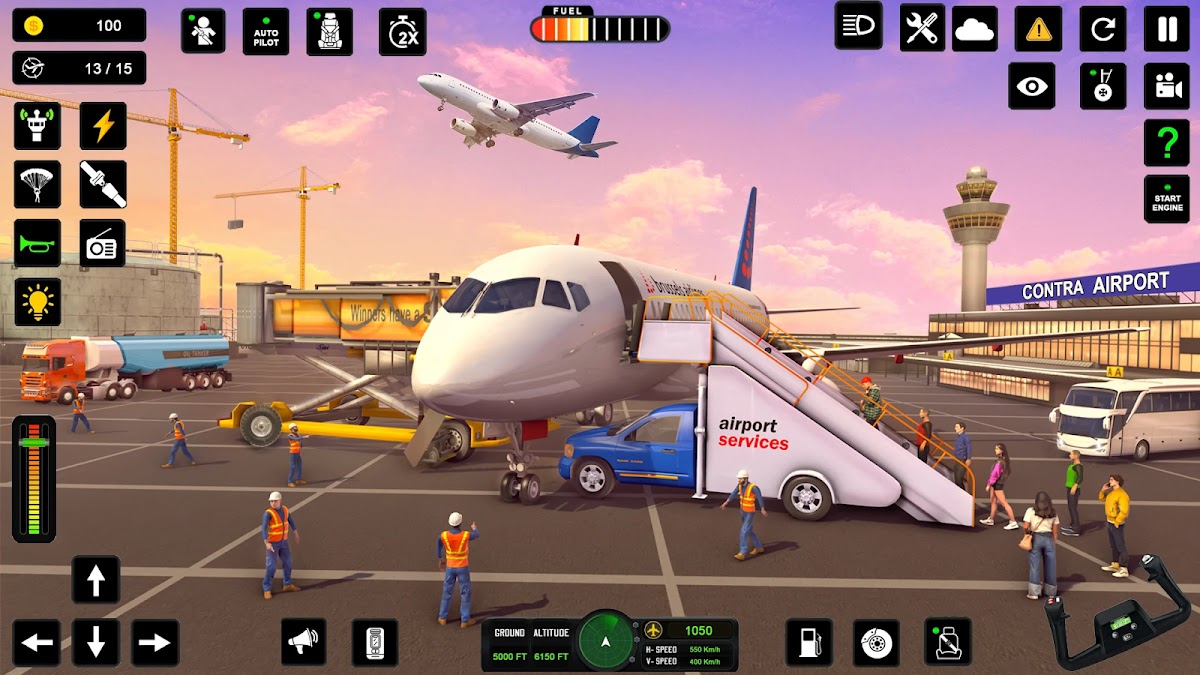Screen dimensions: 1200x675
Task: Toggle the cloud weather button
Action: [x=975, y=29]
